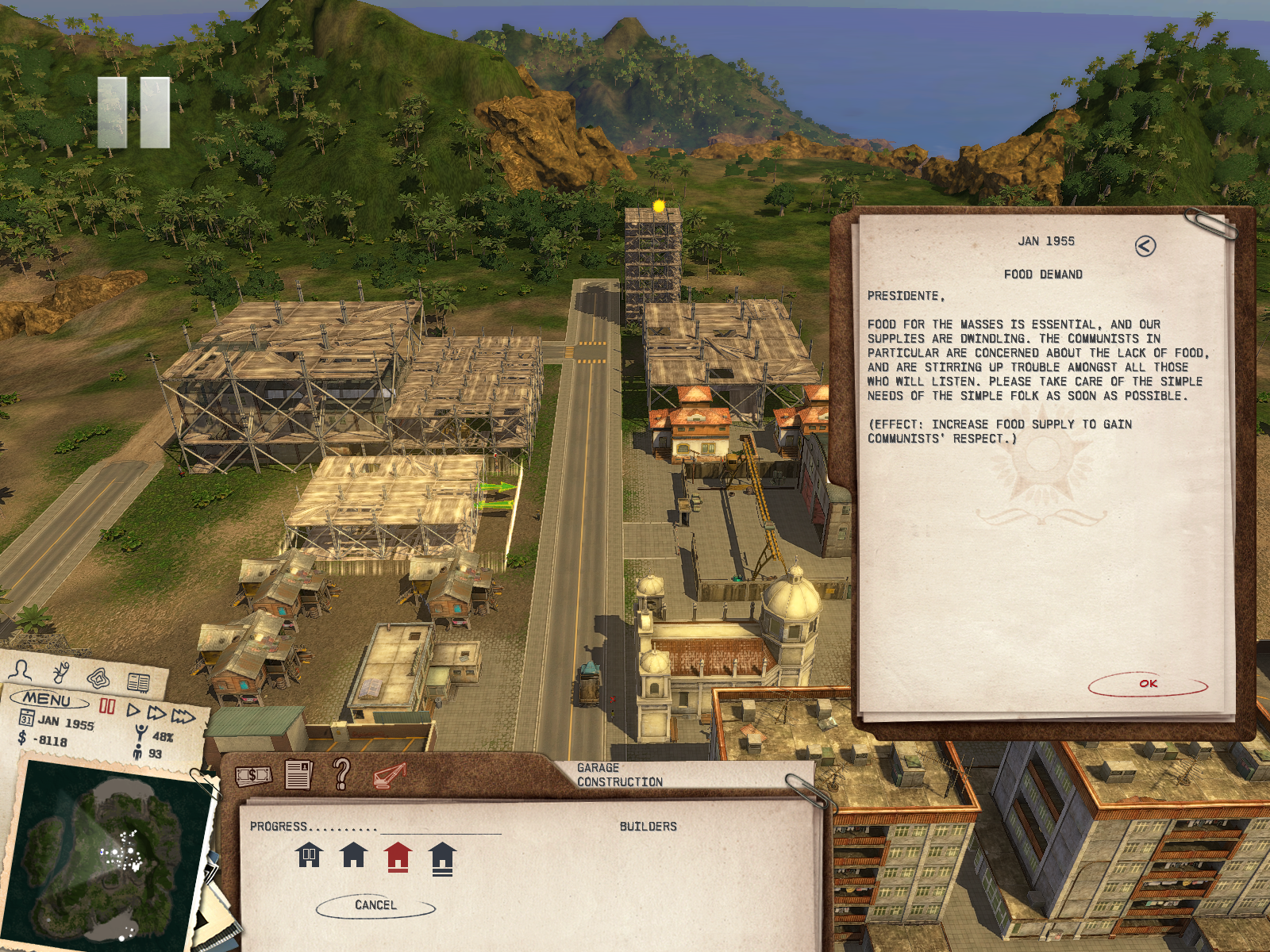The height and width of the screenshot is (952, 1270).
Task: Open the MENU button
Action: (47, 700)
